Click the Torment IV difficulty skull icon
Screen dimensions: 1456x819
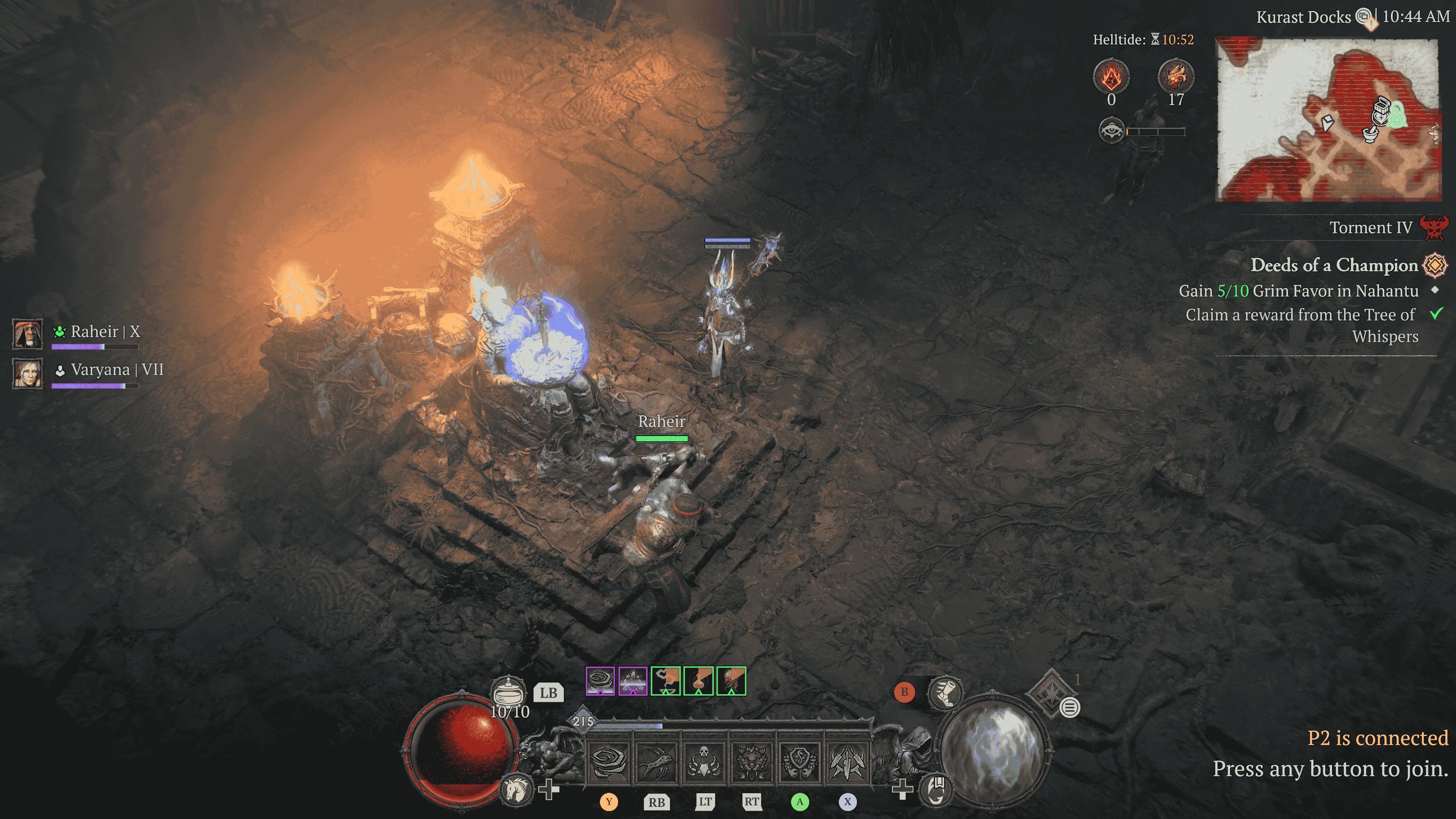pos(1434,228)
